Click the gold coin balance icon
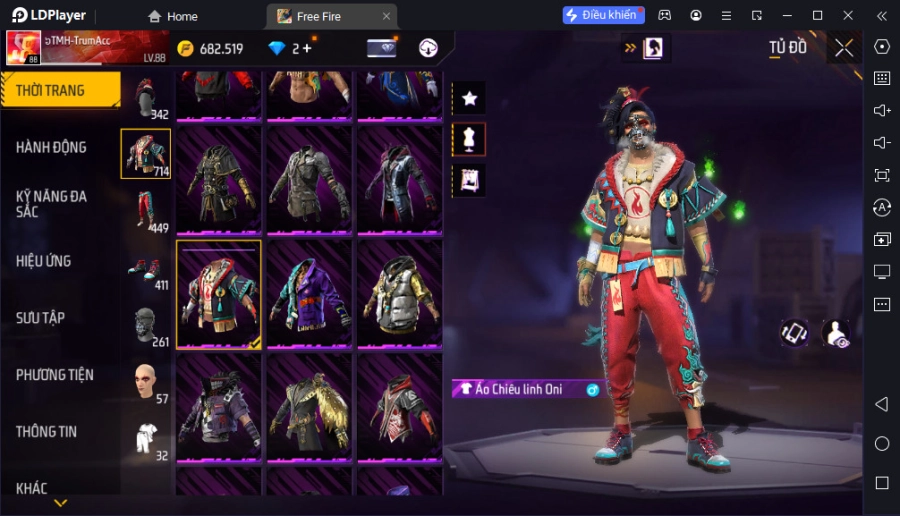Screen dimensions: 900x516 point(186,48)
